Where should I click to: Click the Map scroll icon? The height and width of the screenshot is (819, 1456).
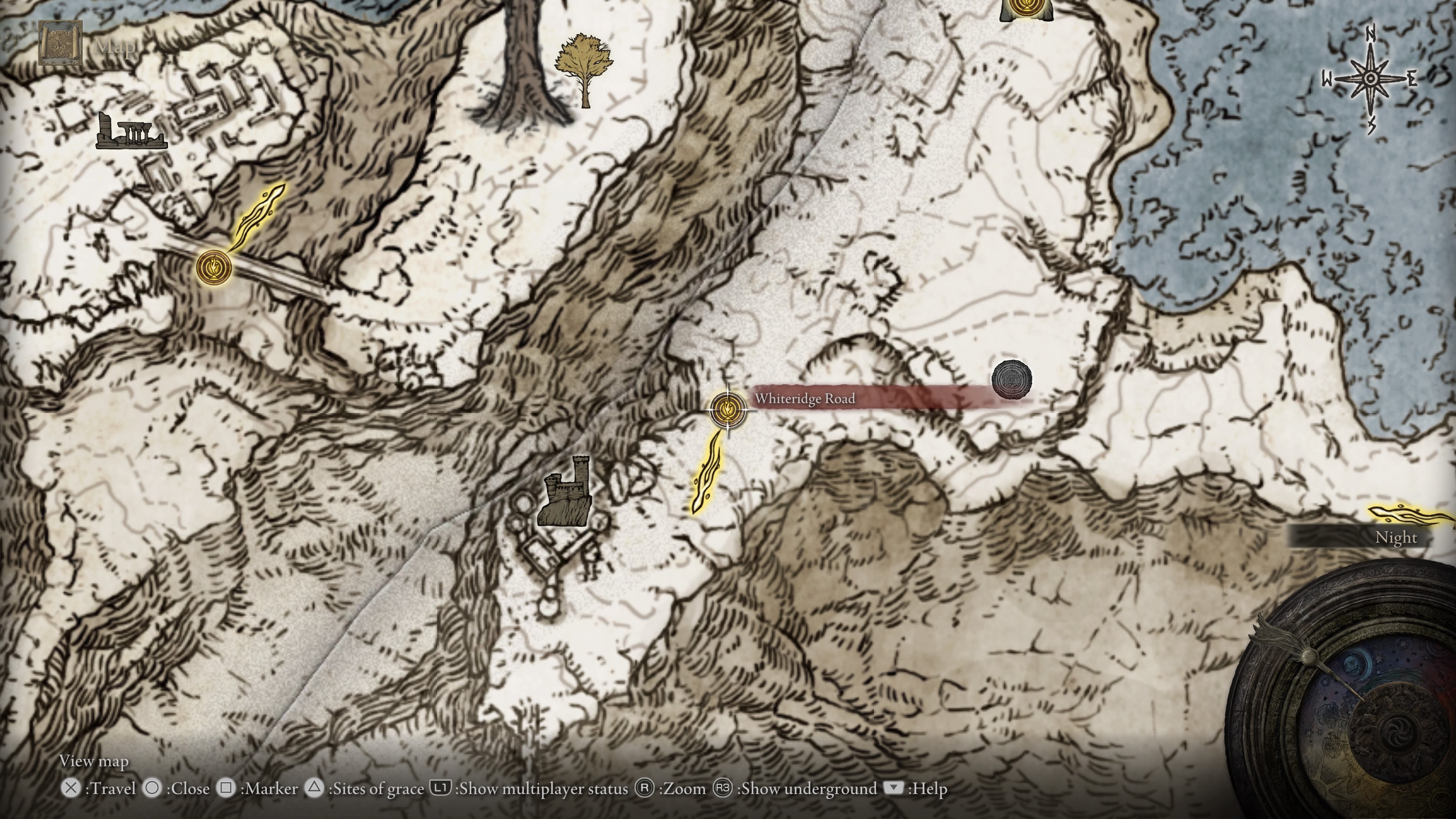tap(61, 43)
